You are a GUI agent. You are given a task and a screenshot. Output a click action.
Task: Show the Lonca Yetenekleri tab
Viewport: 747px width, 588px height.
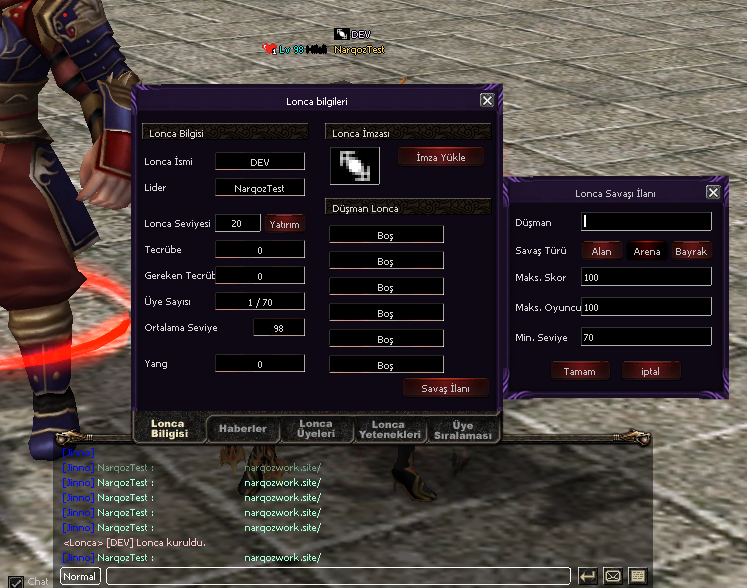click(388, 429)
